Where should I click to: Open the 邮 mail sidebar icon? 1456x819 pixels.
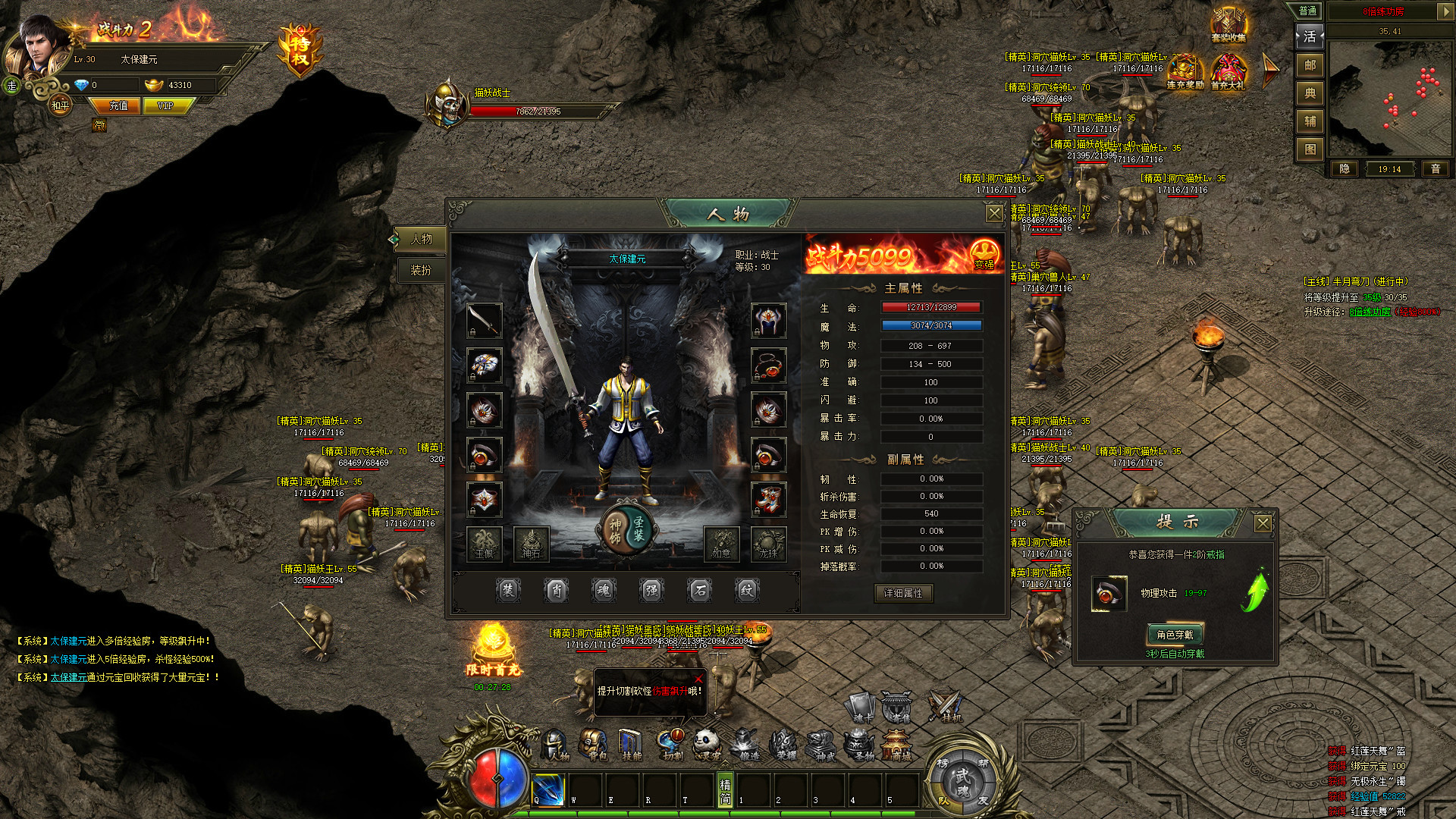(1310, 66)
